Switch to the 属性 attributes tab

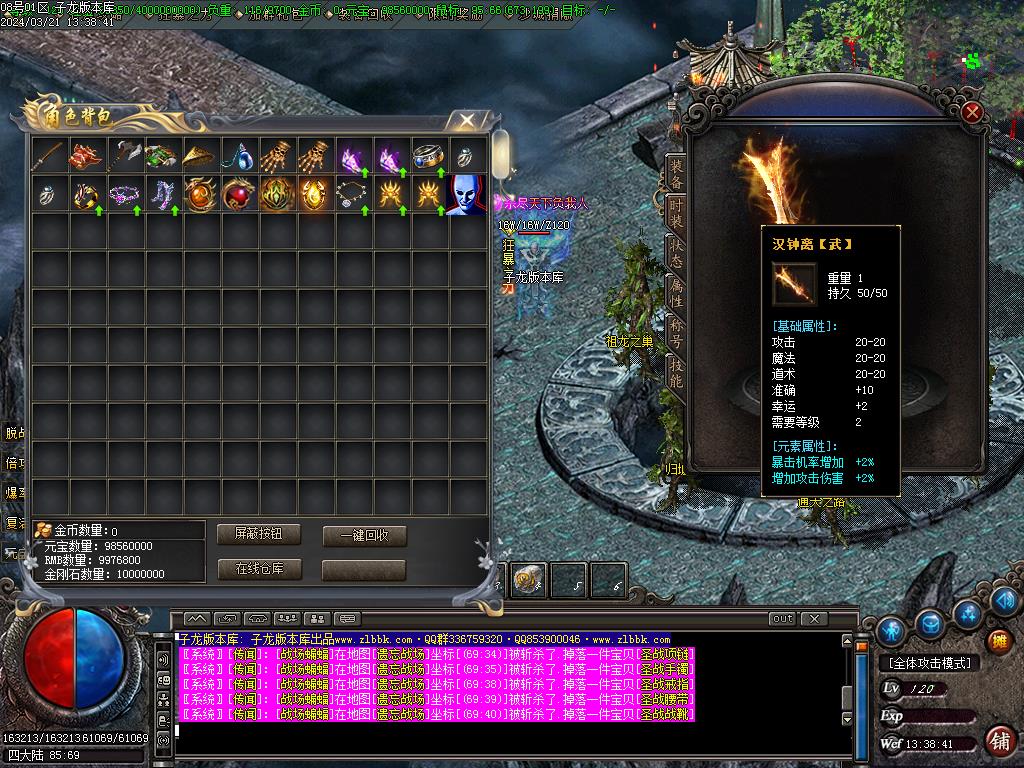(x=677, y=293)
